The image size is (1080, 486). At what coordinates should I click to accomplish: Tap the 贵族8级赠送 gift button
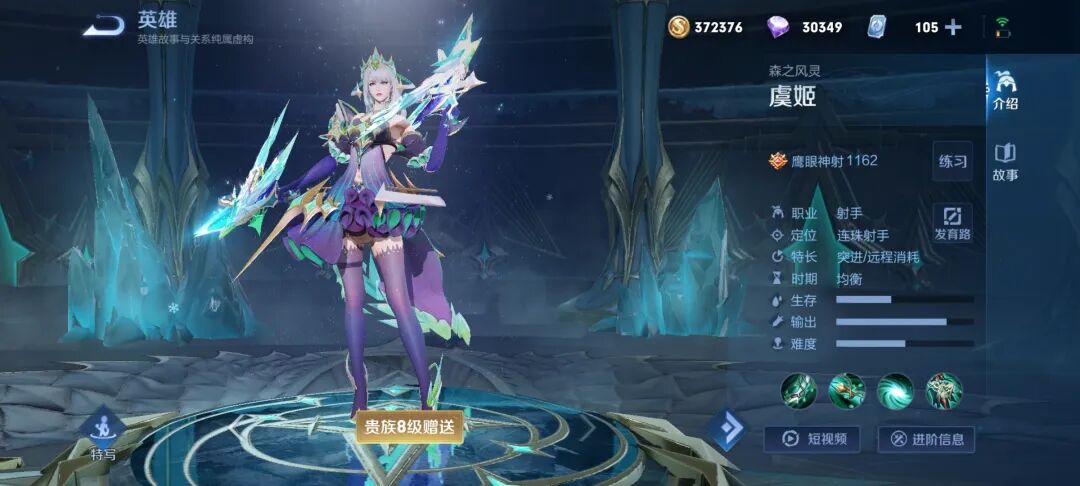(x=409, y=426)
